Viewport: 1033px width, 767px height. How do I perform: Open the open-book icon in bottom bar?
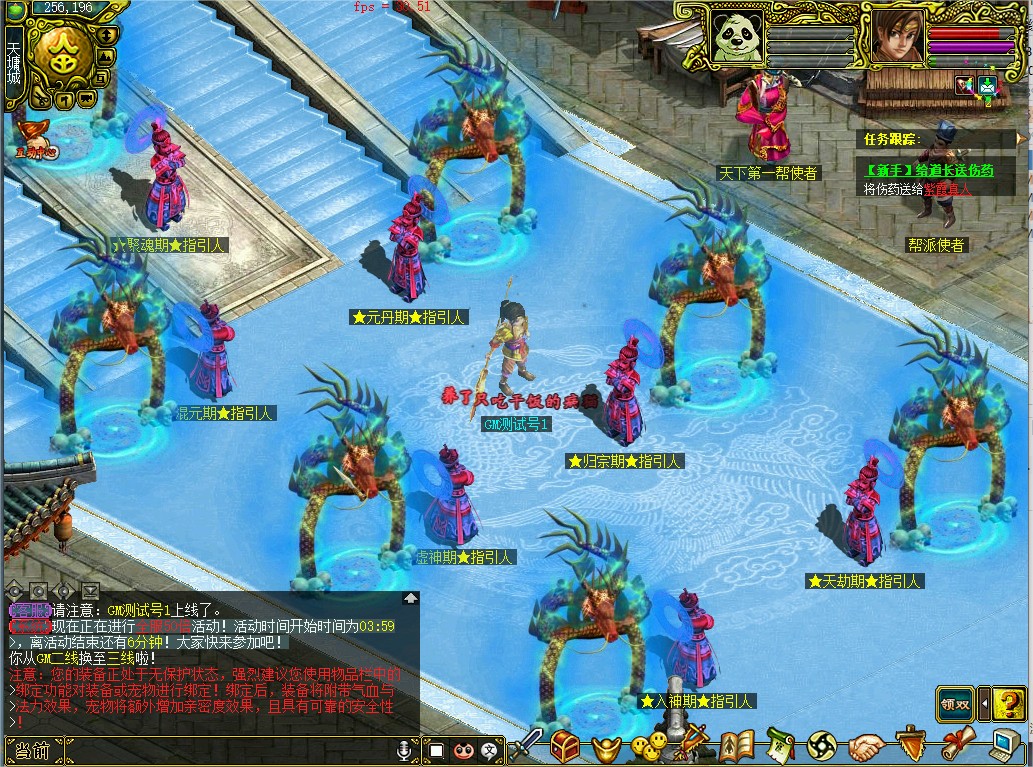click(736, 746)
